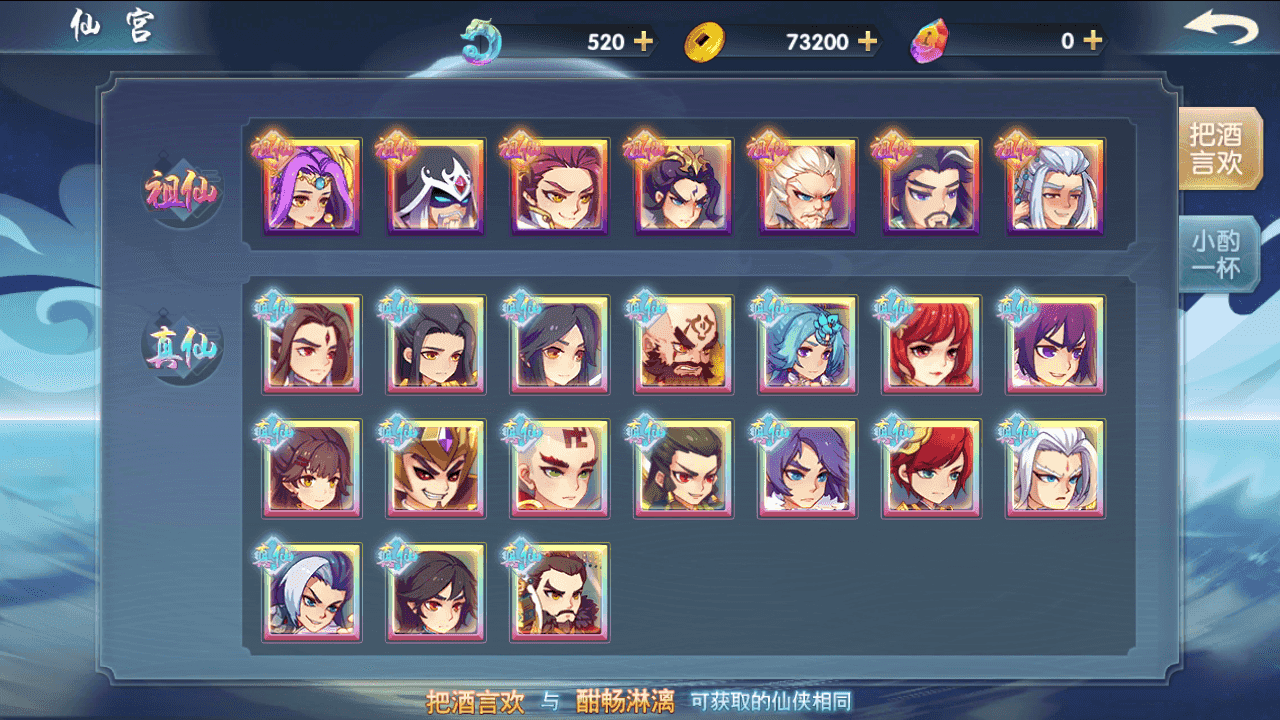The image size is (1280, 720).
Task: Select the green-haired red-eyed 真仙 portrait
Action: coord(684,469)
